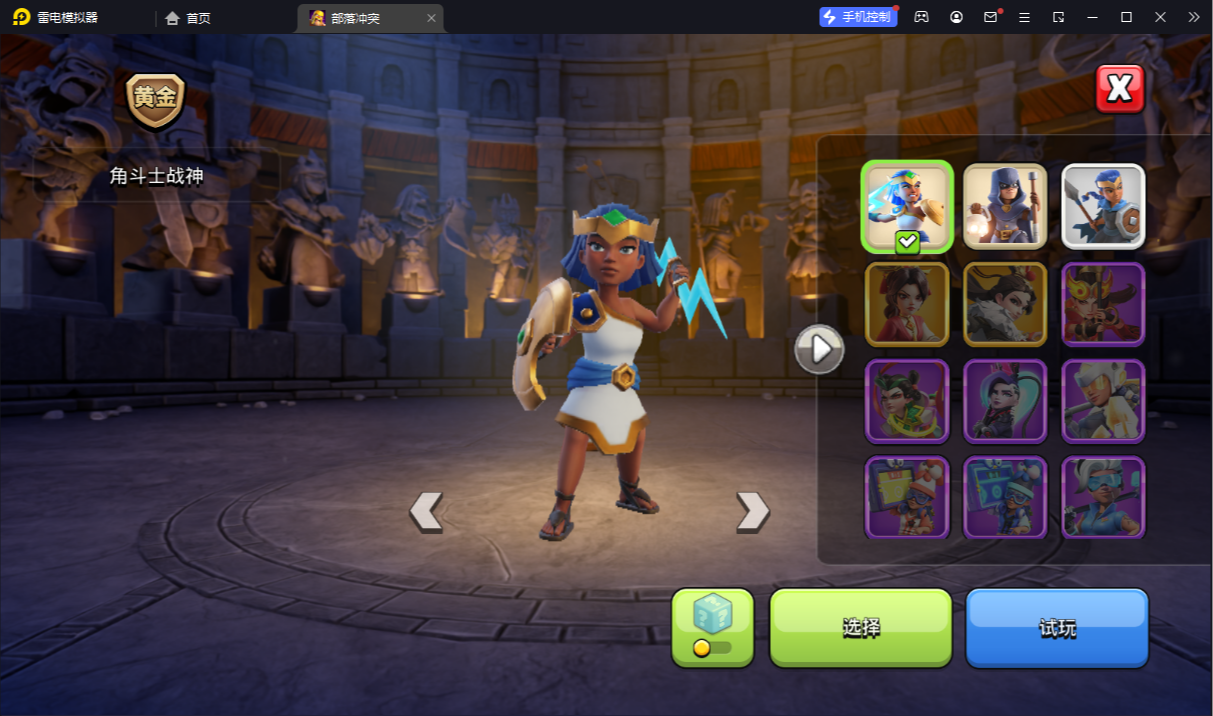Minimize the emulator window

1092,17
